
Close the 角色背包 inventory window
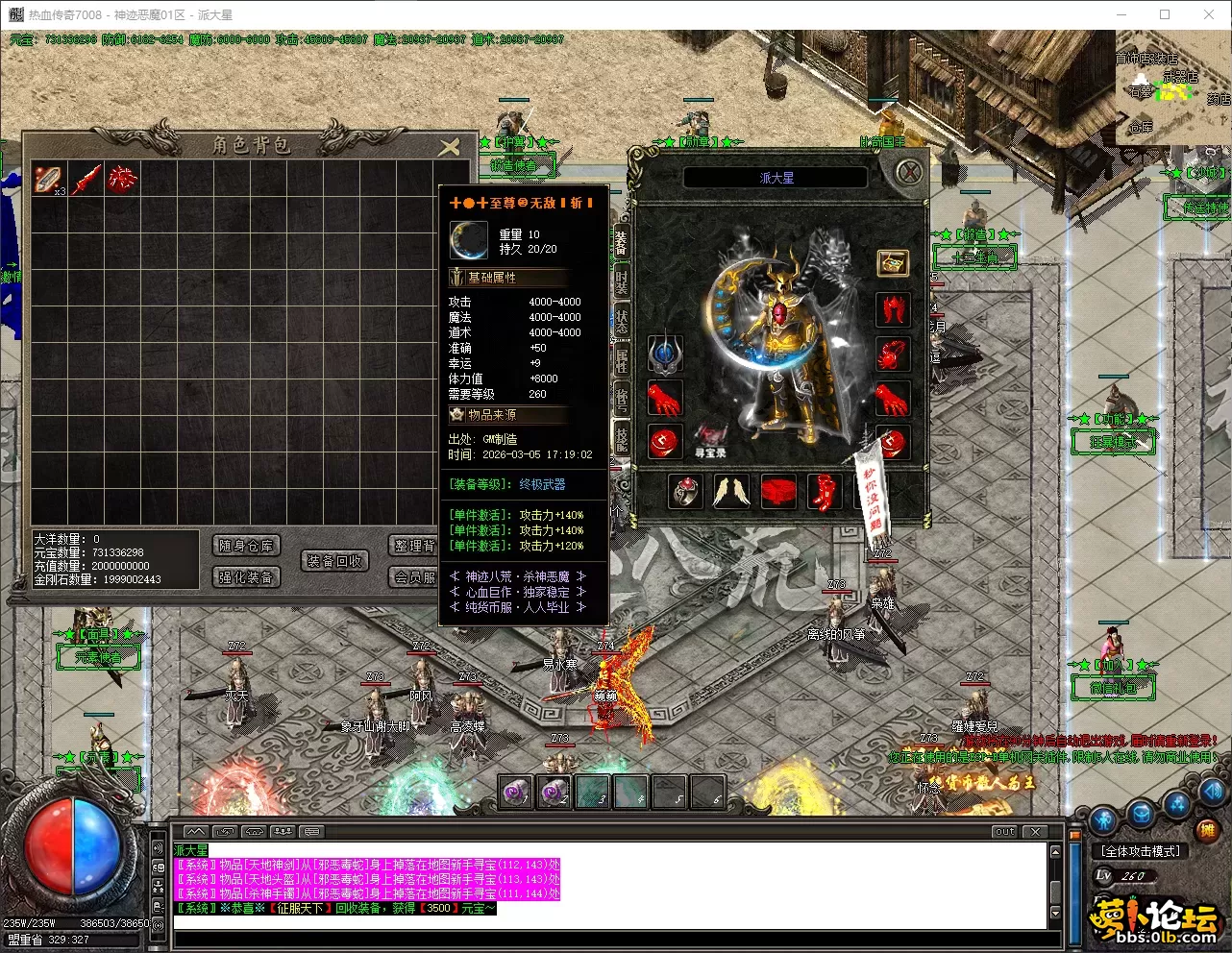tap(449, 147)
